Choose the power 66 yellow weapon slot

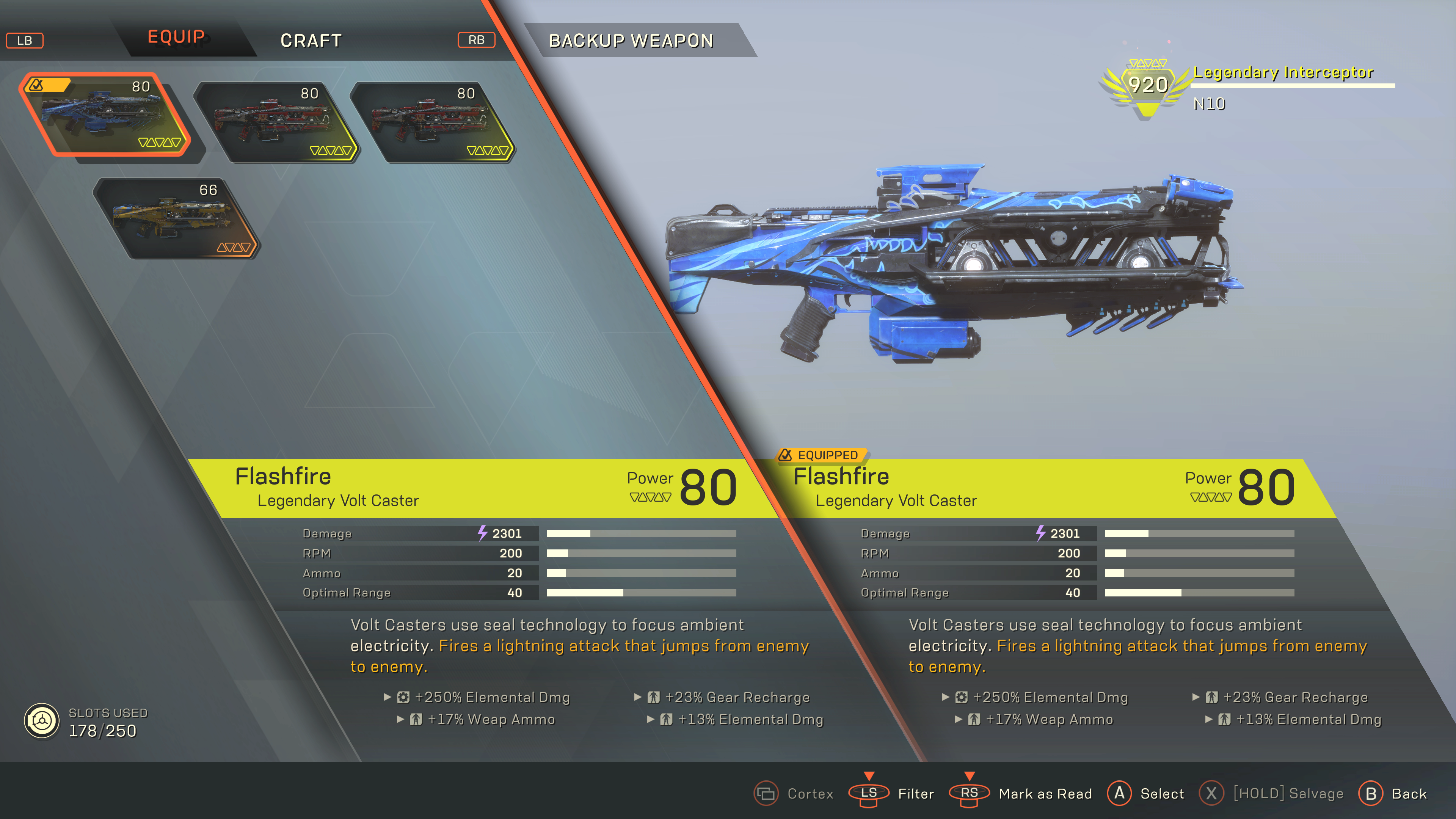(175, 219)
